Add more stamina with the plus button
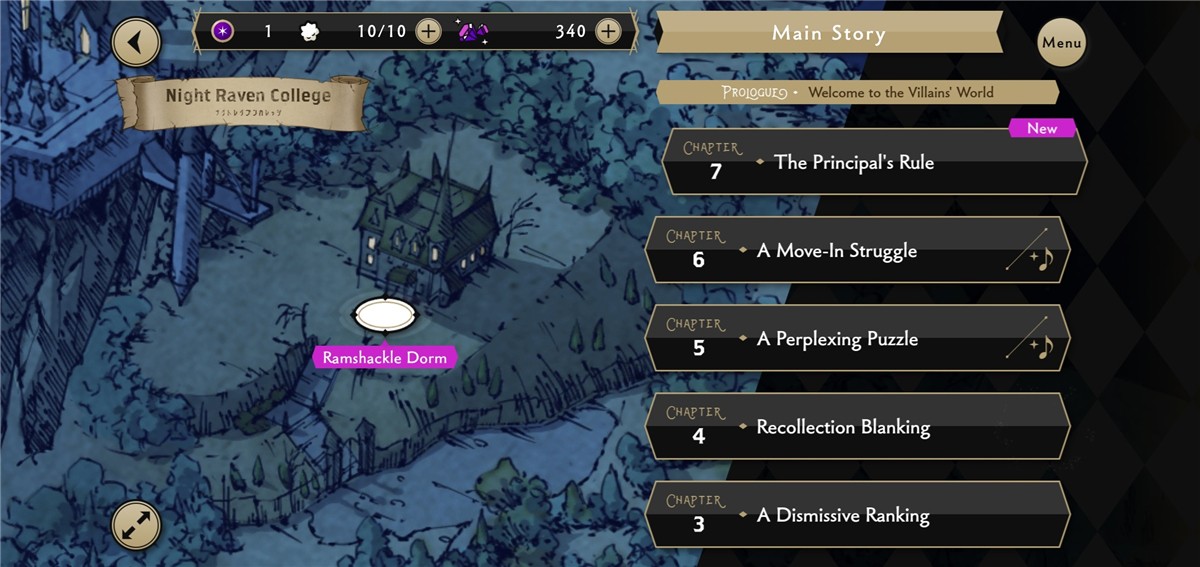 pos(428,31)
